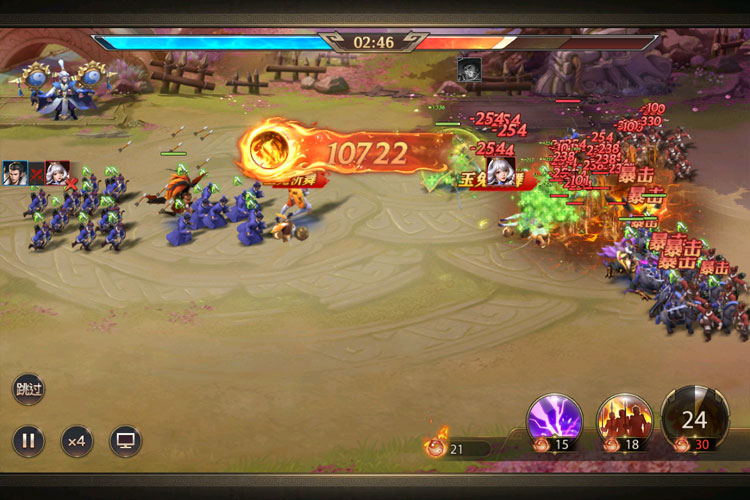Select the dark-haired male hero portrait
750x500 pixels.
[15, 173]
